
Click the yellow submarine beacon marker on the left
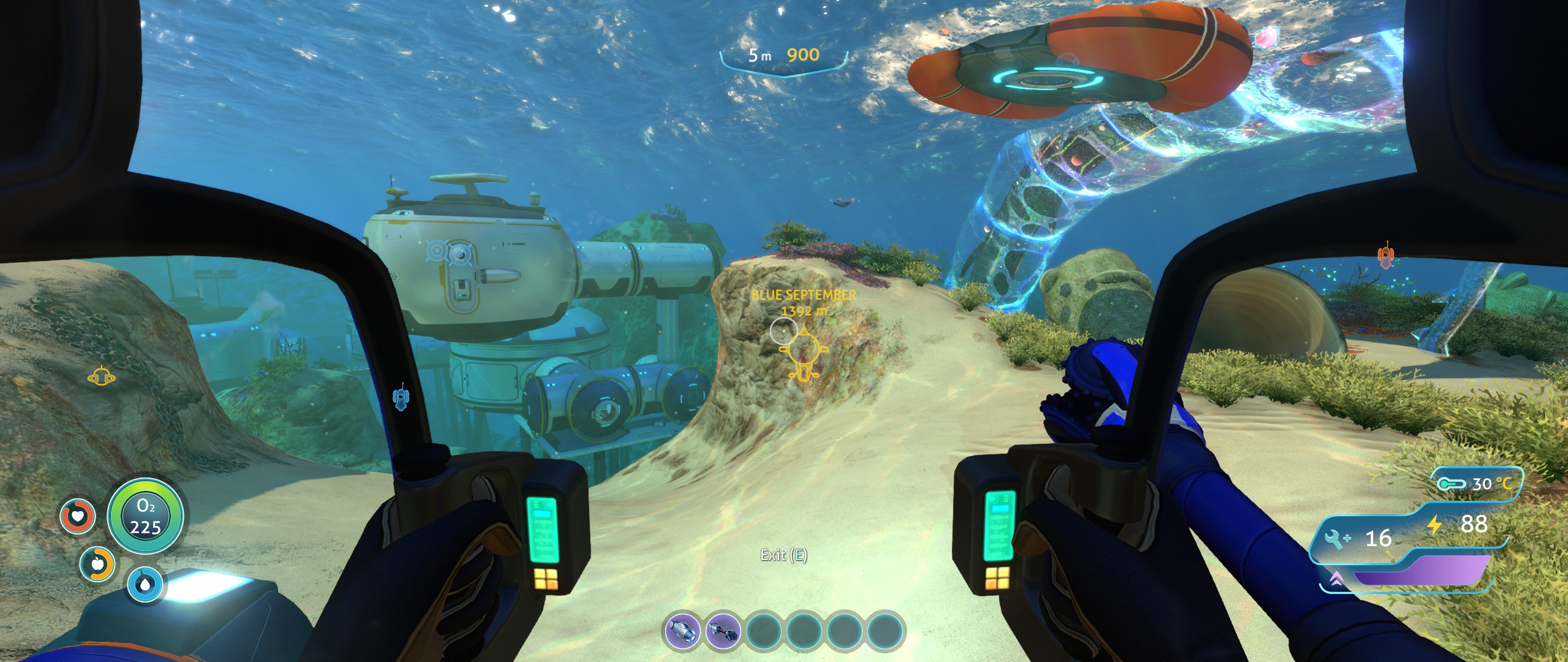(x=102, y=378)
